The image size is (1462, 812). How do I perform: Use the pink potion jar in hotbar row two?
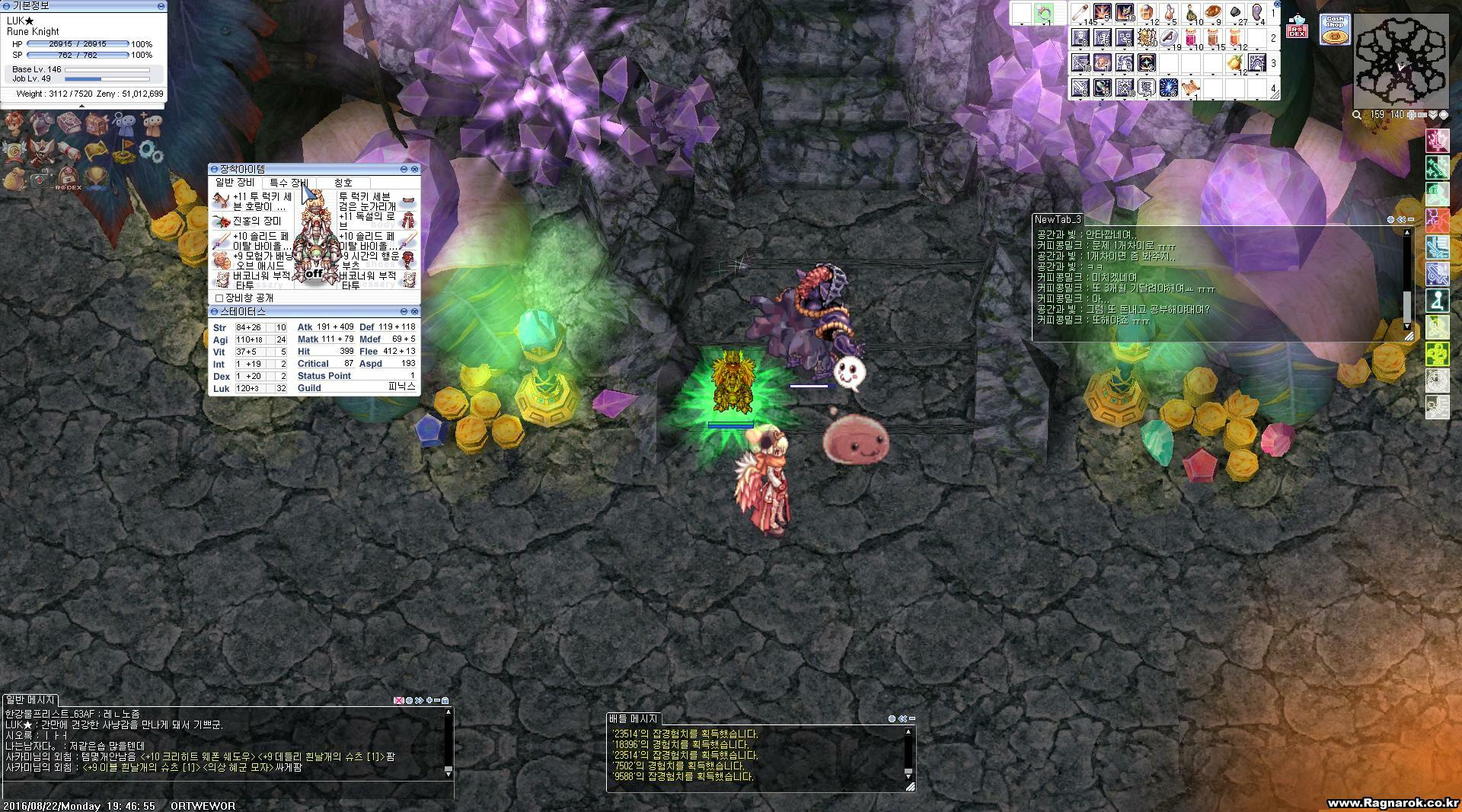tap(1190, 38)
